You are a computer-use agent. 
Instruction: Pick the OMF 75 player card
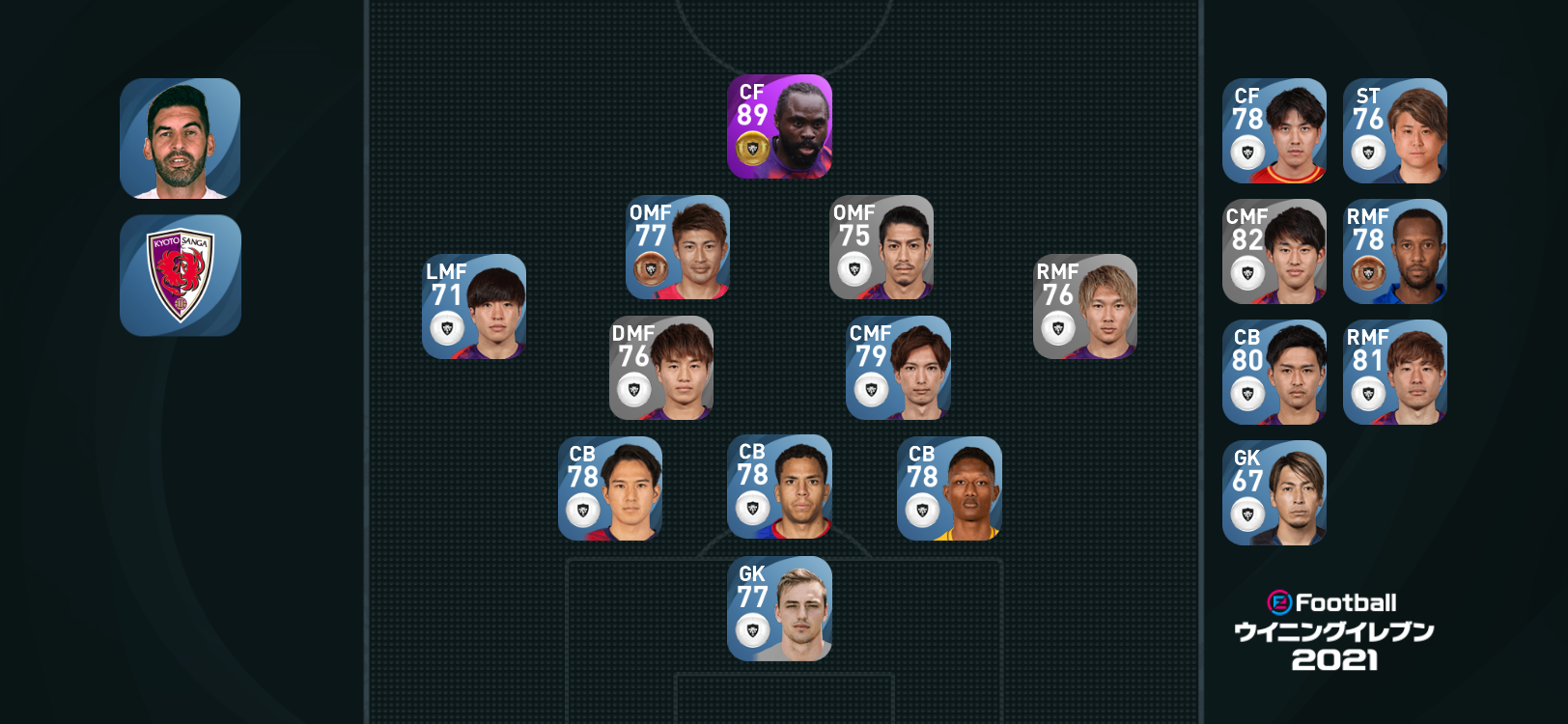[x=882, y=247]
